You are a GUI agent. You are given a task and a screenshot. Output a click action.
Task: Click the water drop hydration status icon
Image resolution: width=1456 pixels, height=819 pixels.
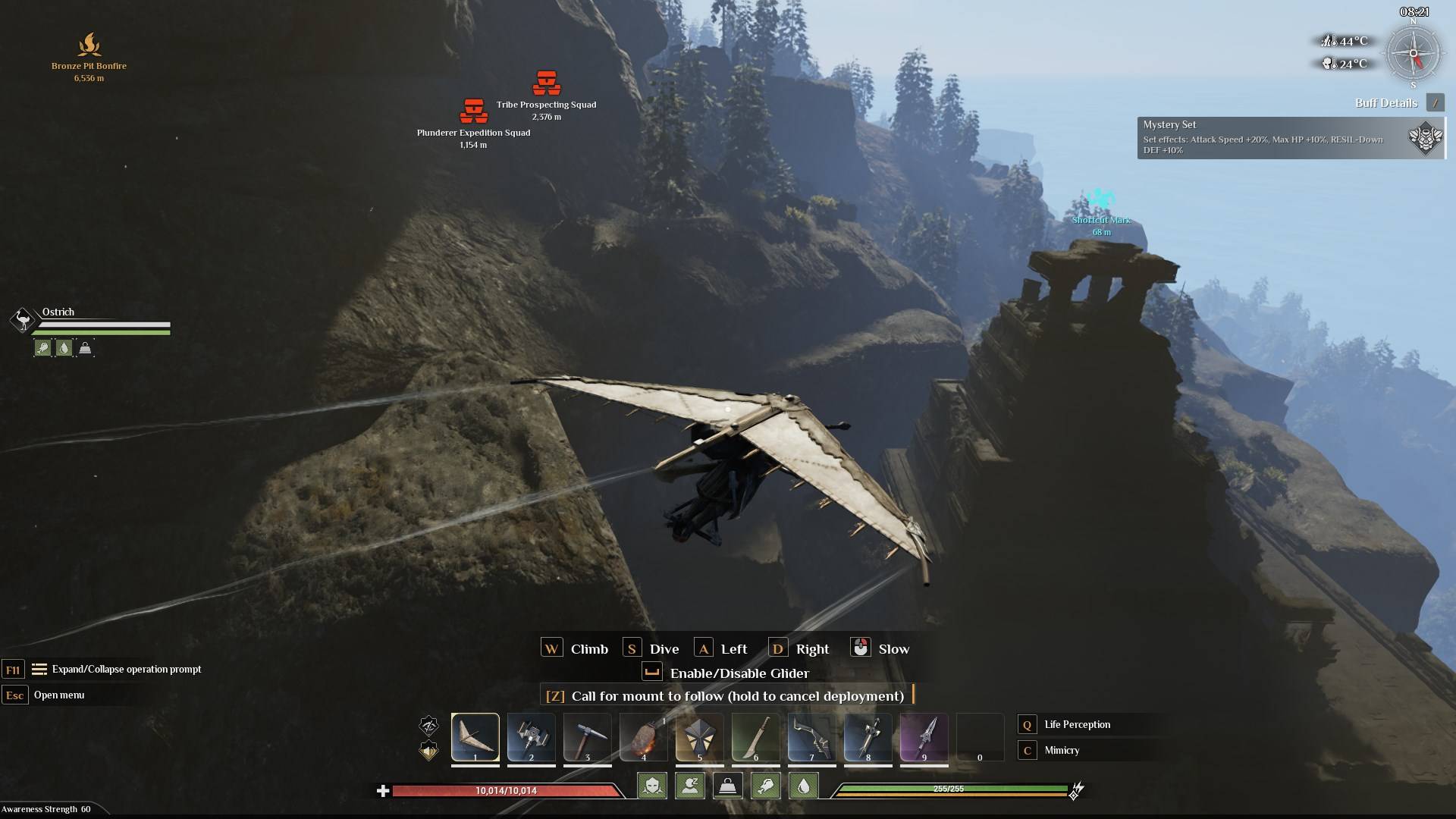[x=803, y=786]
